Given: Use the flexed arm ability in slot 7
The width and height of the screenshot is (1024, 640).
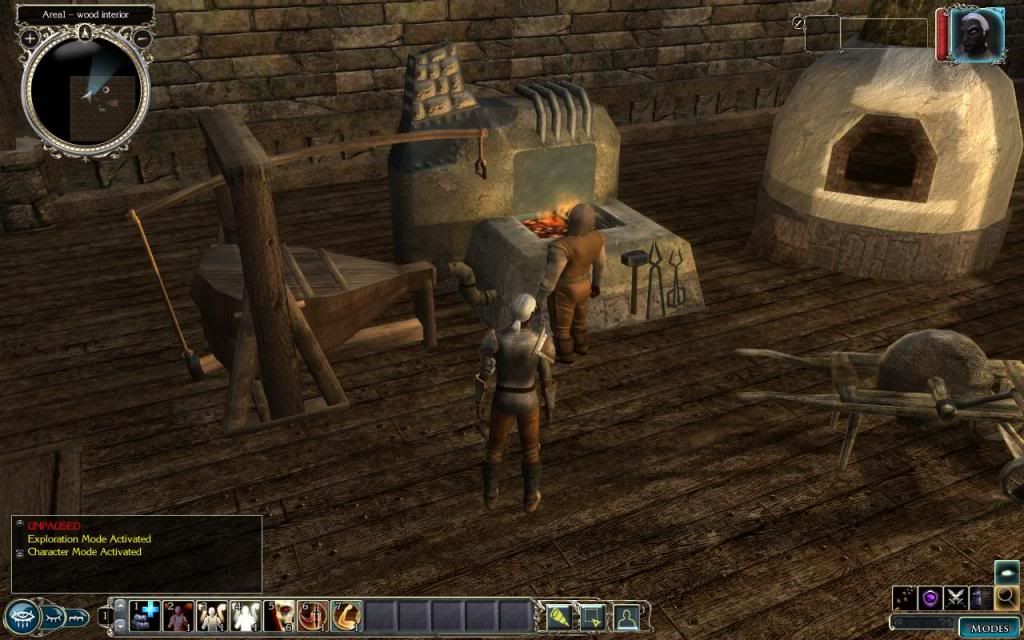Looking at the screenshot, I should 347,615.
